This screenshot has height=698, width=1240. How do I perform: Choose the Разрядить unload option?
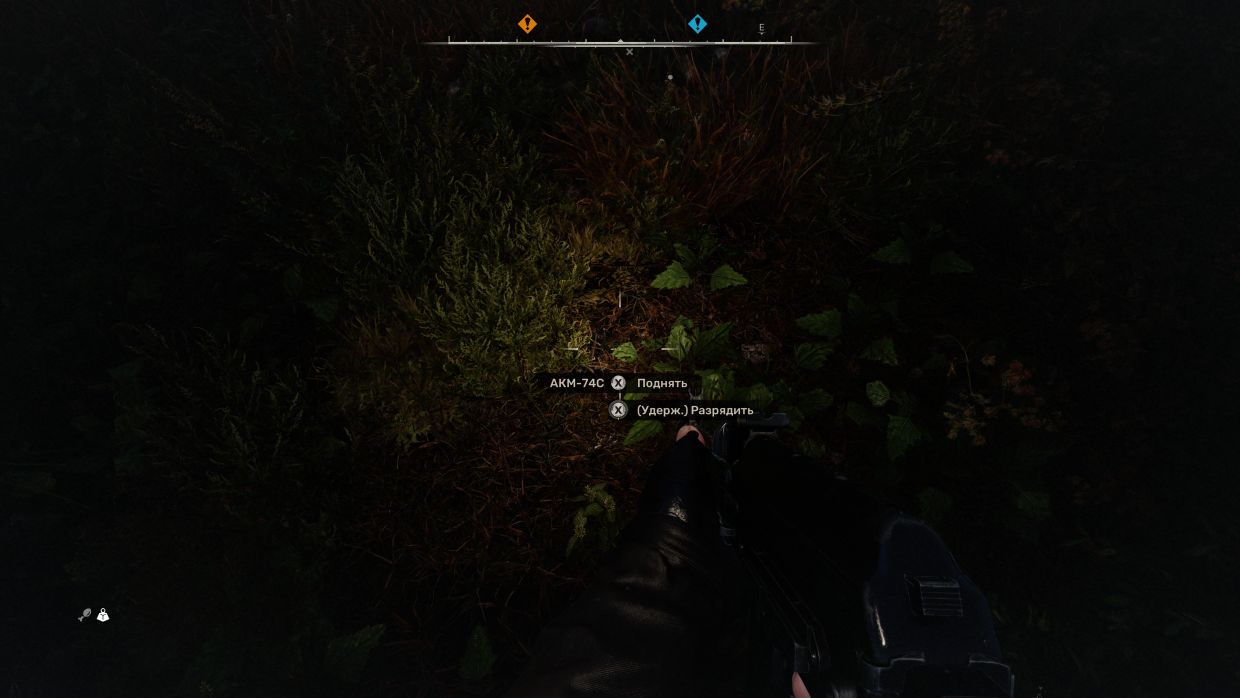[694, 410]
